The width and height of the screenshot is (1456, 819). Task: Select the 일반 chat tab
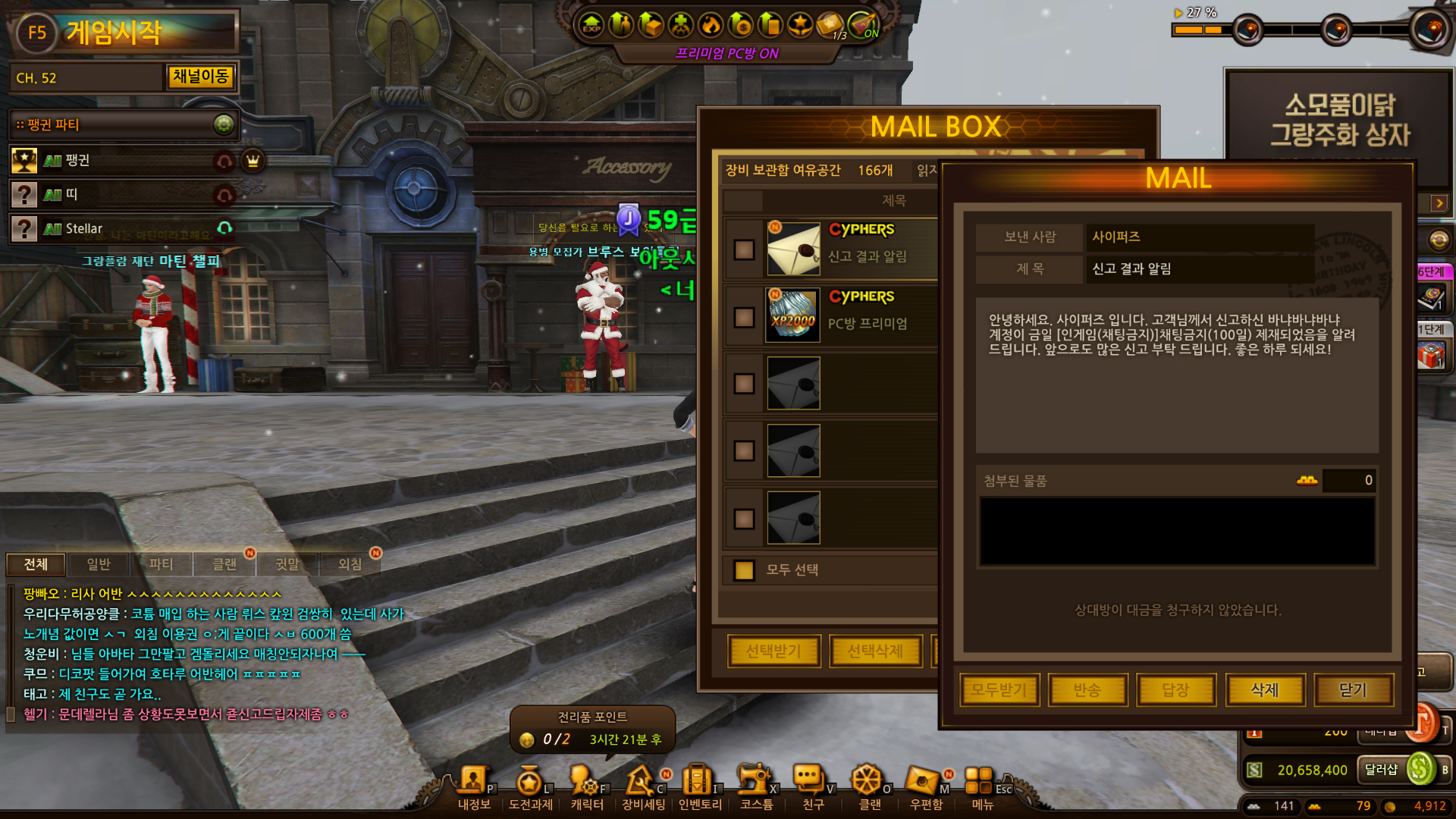99,564
